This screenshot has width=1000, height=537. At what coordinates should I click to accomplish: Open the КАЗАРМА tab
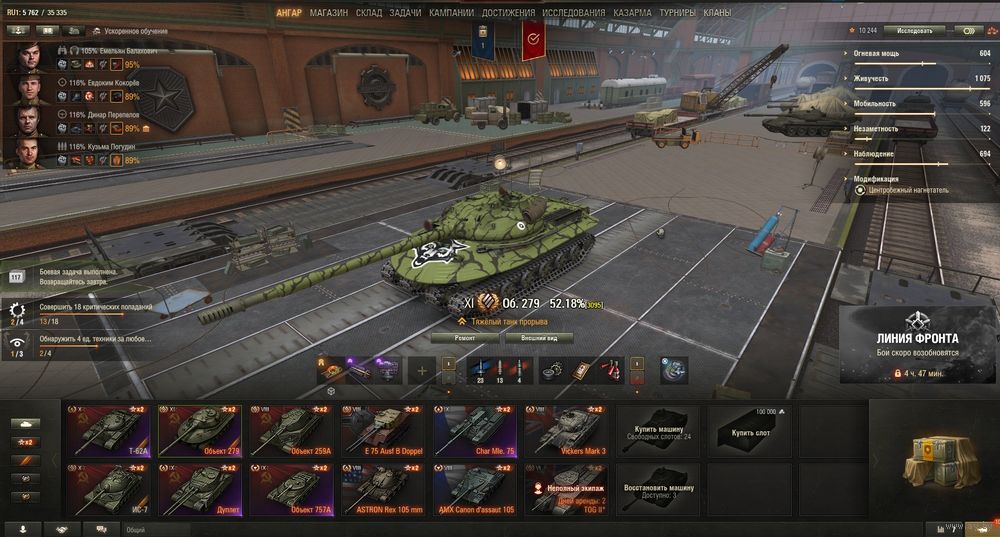(x=632, y=13)
